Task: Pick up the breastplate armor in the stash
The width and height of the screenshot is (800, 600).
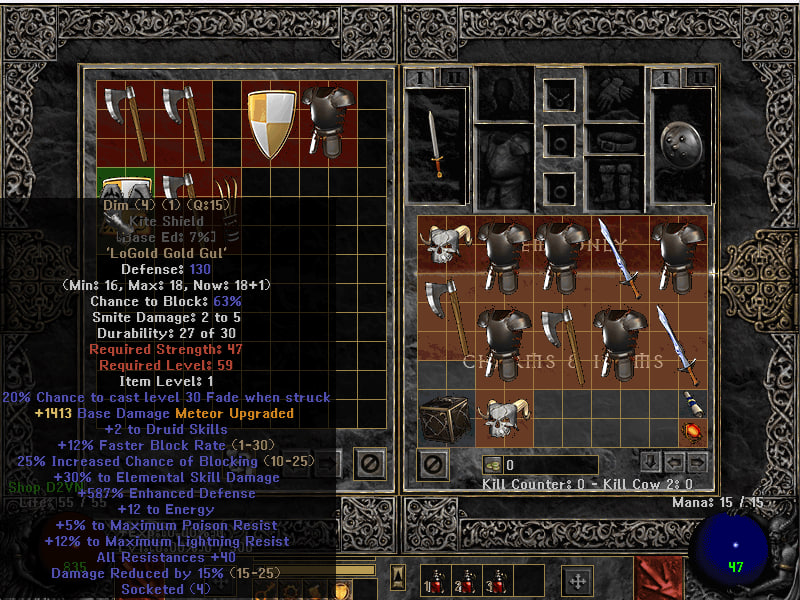Action: pyautogui.click(x=329, y=122)
